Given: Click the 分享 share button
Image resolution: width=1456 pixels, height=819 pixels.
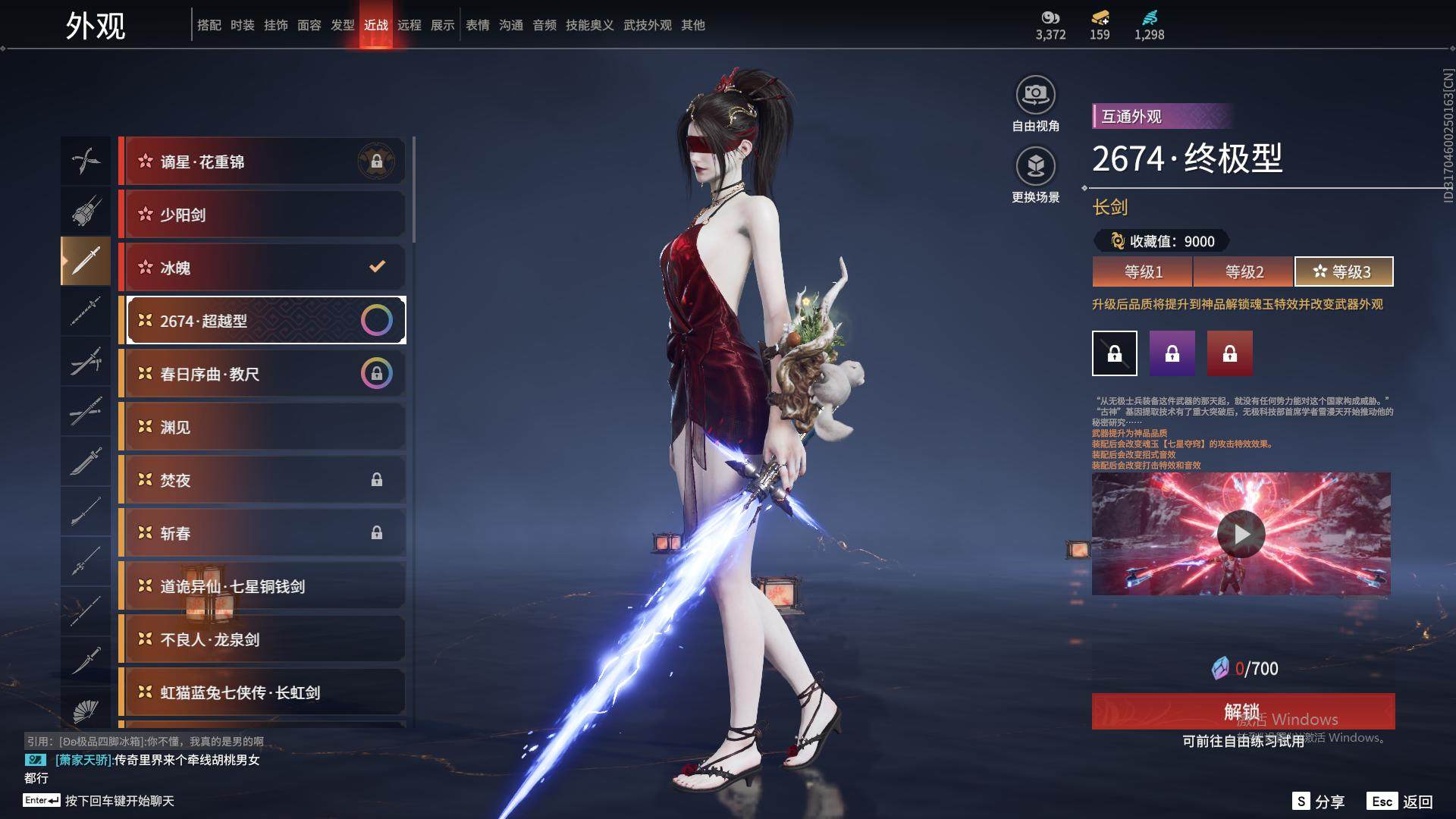Looking at the screenshot, I should pyautogui.click(x=1319, y=802).
